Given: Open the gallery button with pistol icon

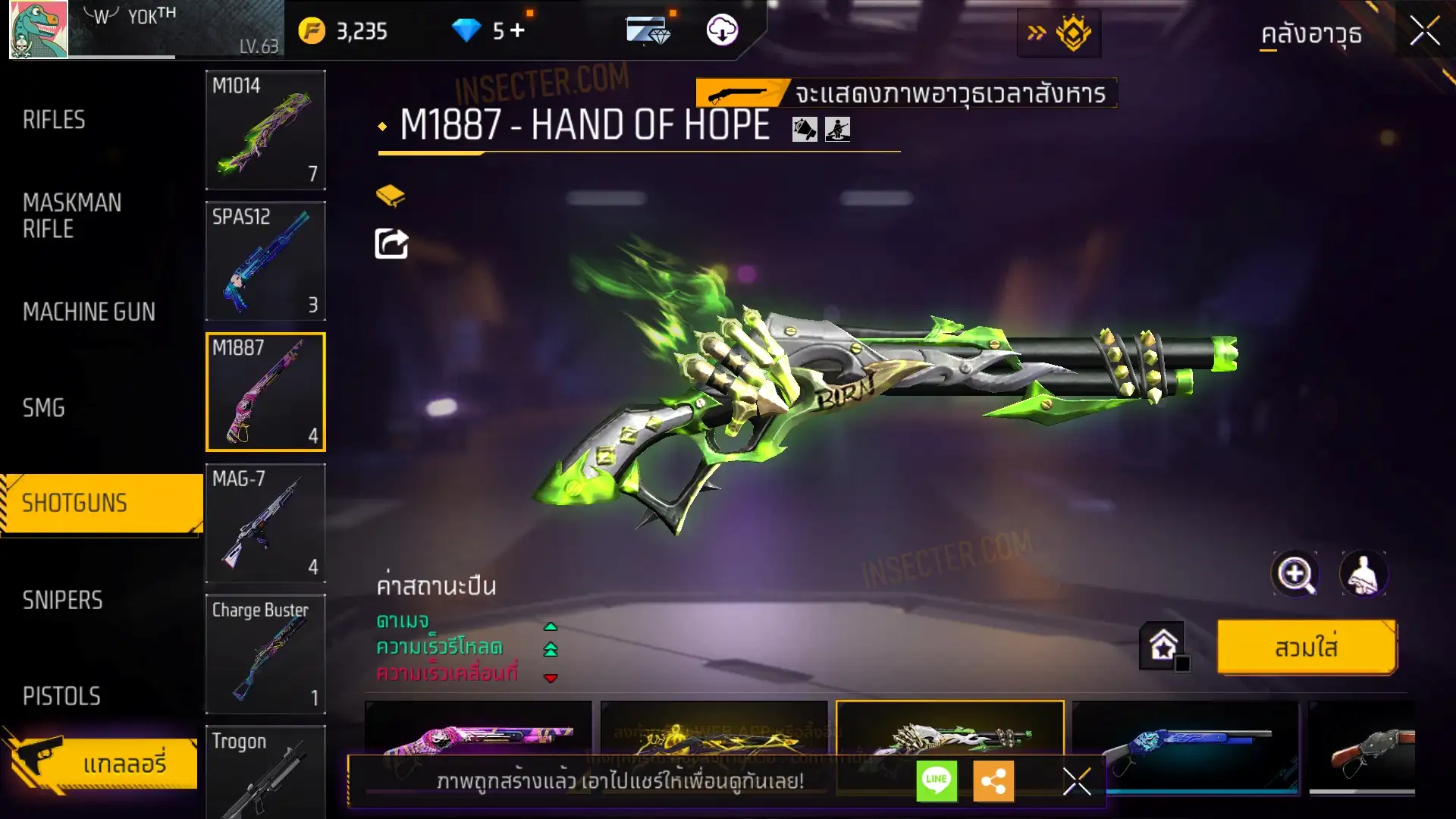Looking at the screenshot, I should (x=102, y=762).
